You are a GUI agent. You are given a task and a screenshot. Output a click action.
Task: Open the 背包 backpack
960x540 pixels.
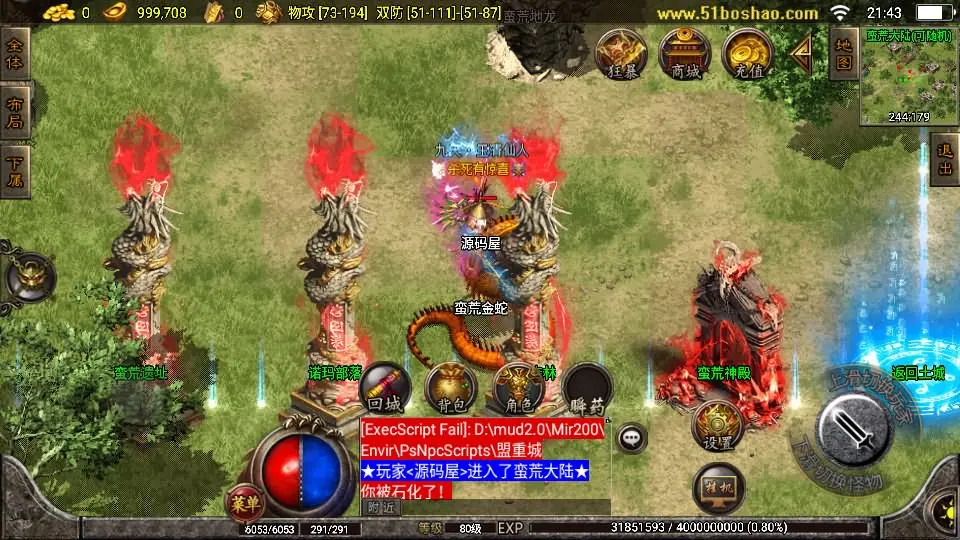(450, 388)
